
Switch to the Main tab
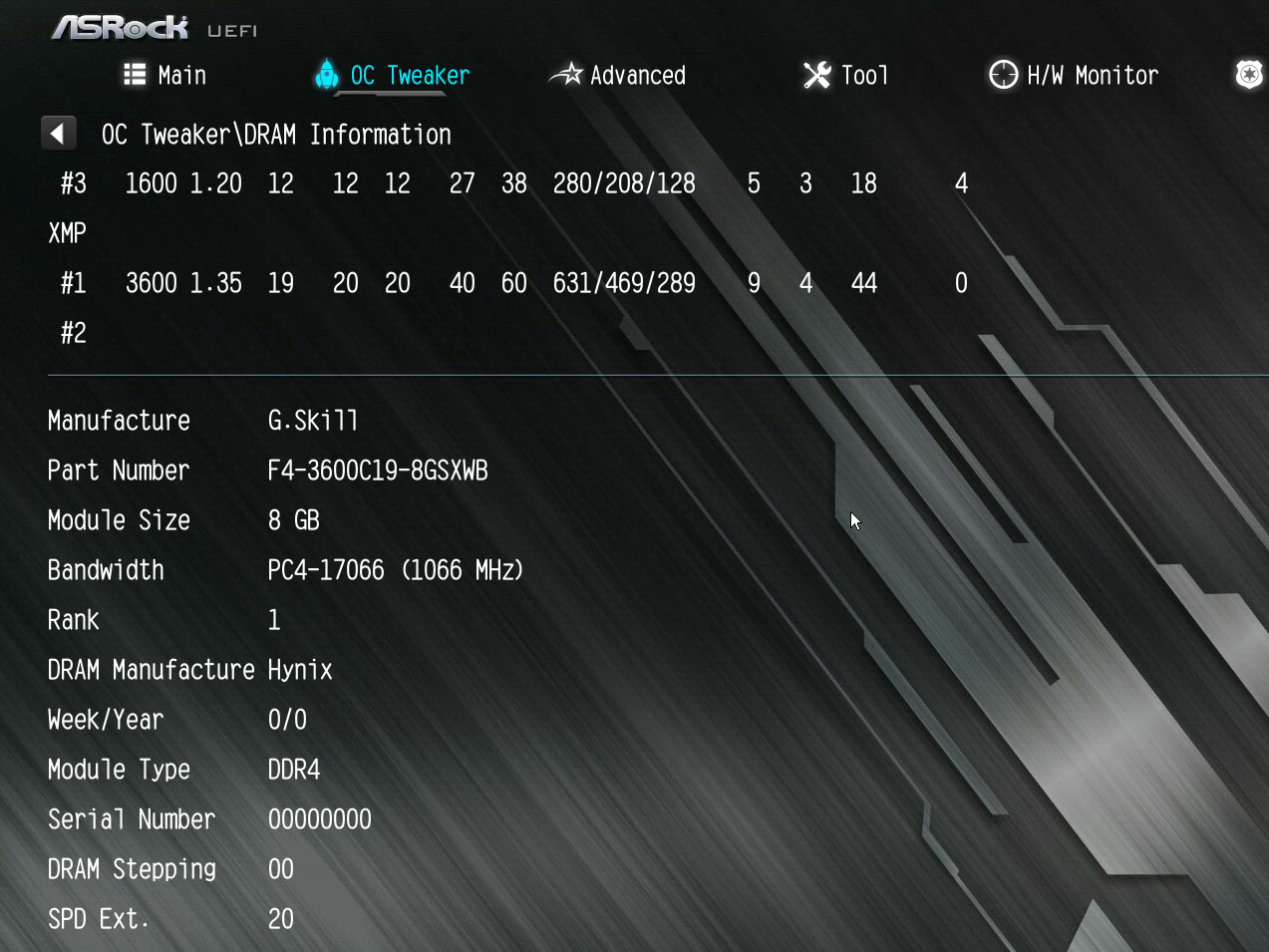165,76
